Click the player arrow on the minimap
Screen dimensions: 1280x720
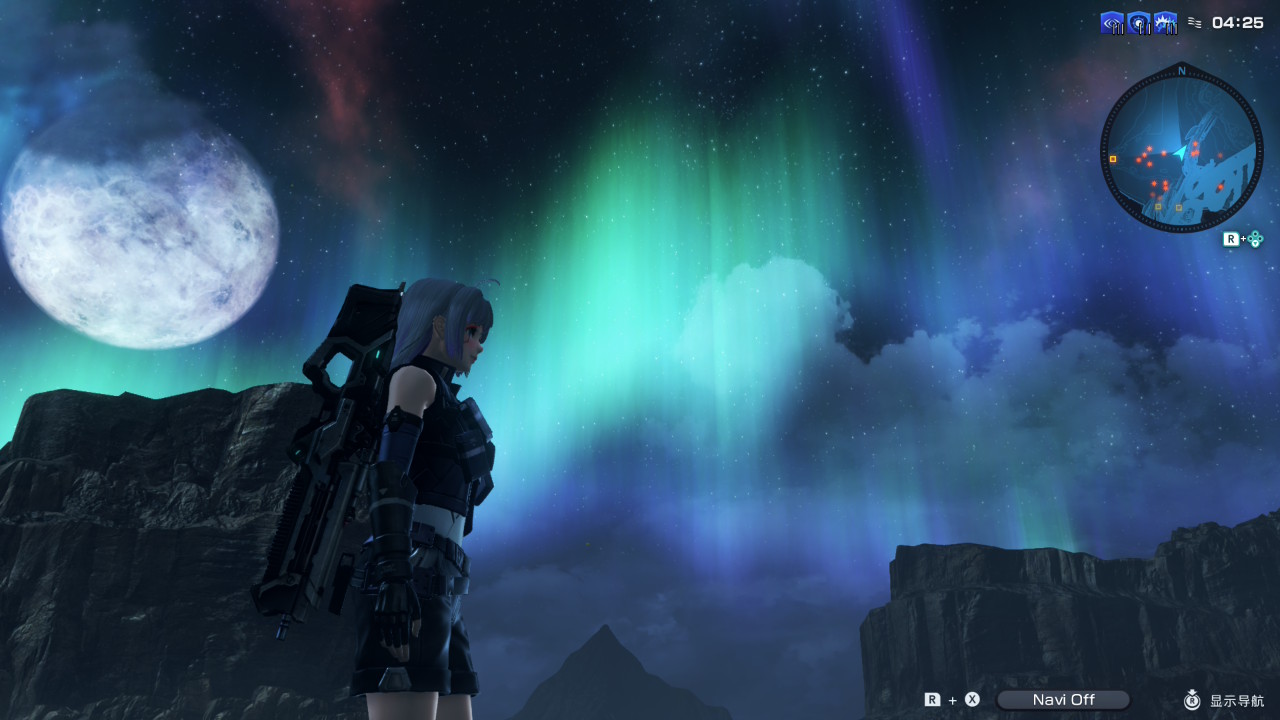coord(1181,152)
